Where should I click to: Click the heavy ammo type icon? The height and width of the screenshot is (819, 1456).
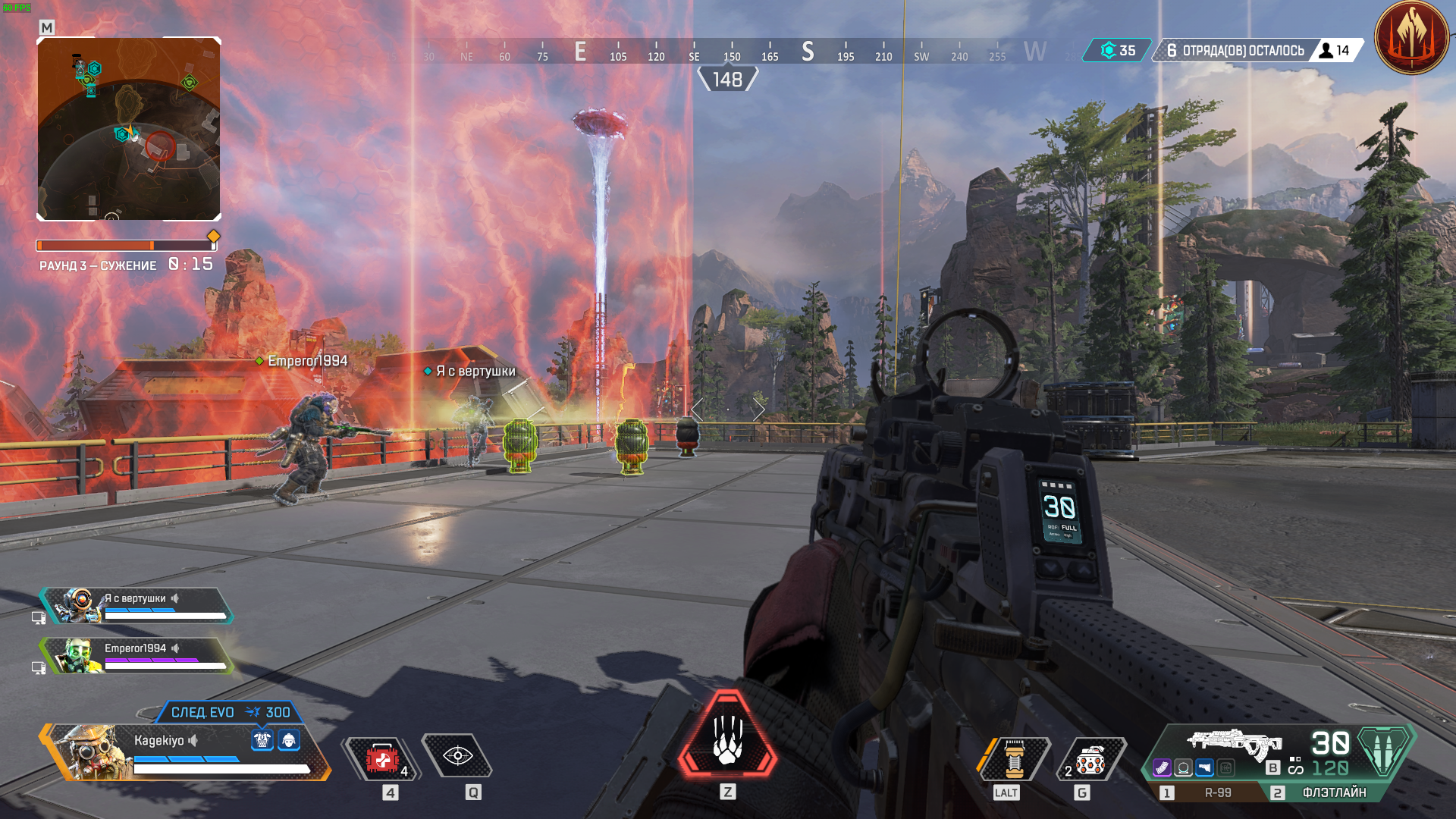coord(1385,749)
